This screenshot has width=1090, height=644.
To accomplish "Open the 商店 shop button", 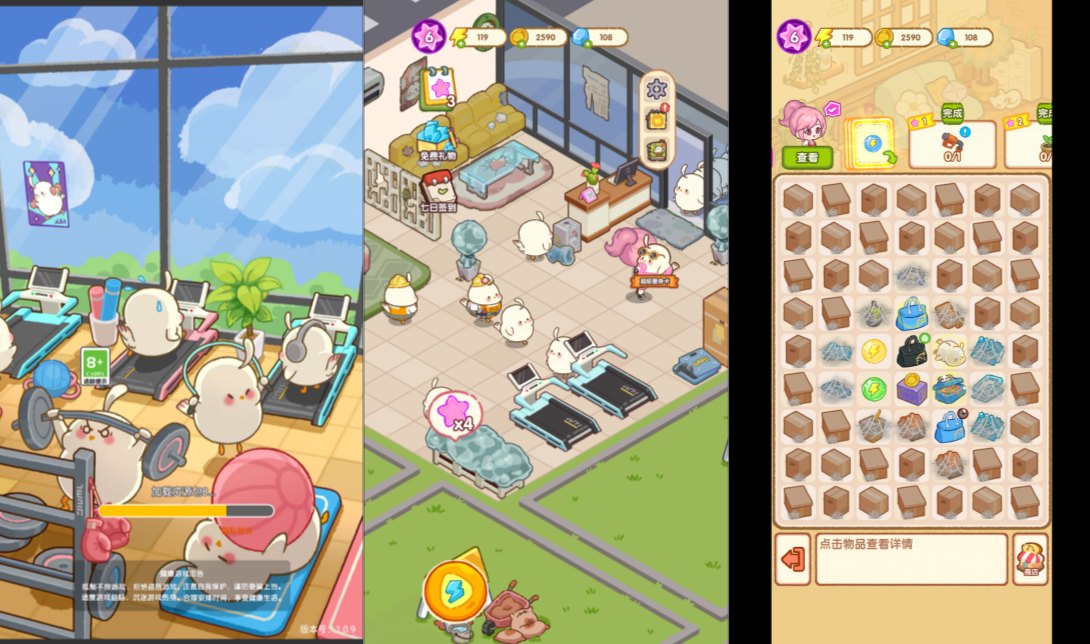I will coord(1030,559).
